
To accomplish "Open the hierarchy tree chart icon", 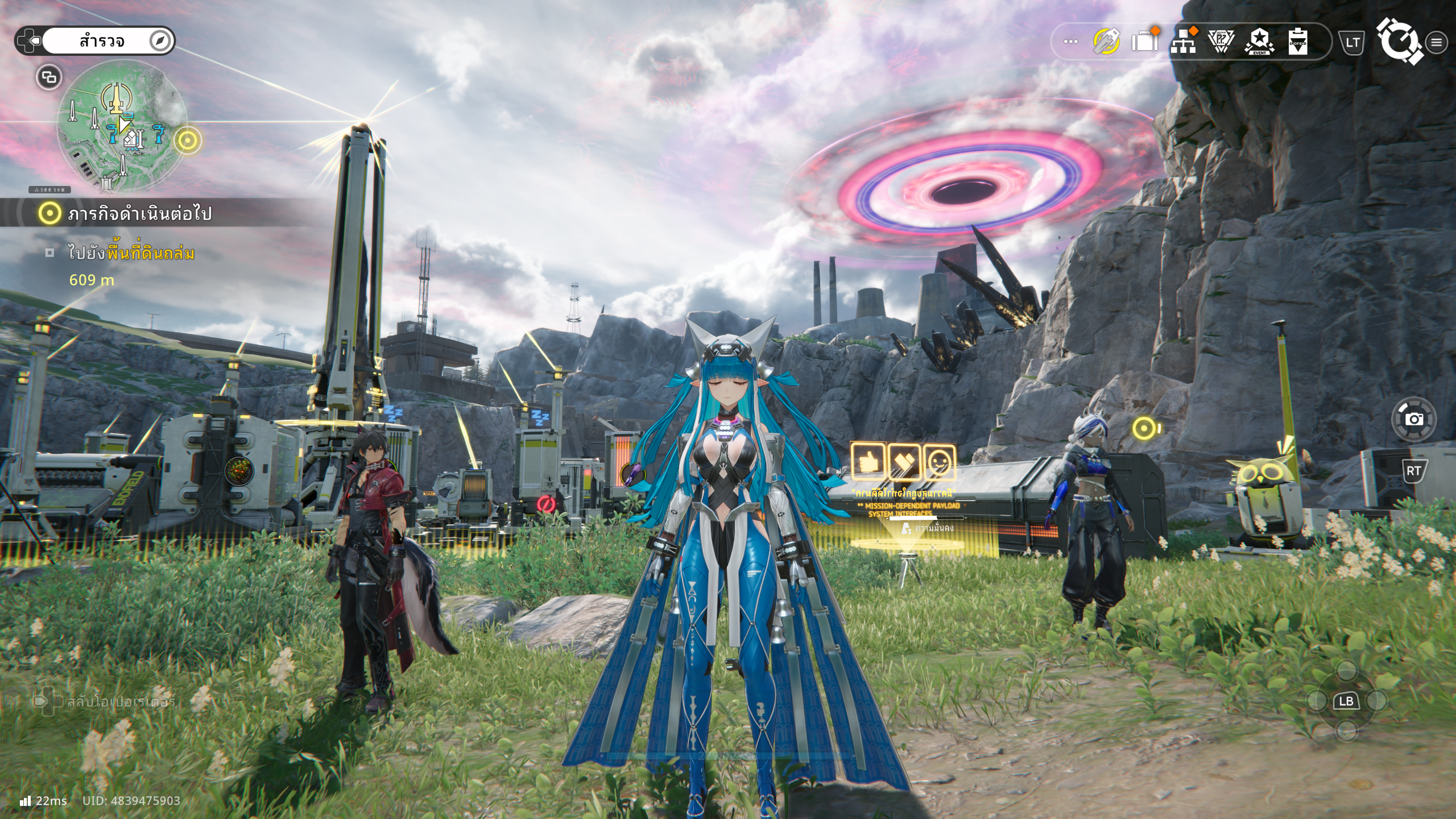I will tap(1183, 42).
